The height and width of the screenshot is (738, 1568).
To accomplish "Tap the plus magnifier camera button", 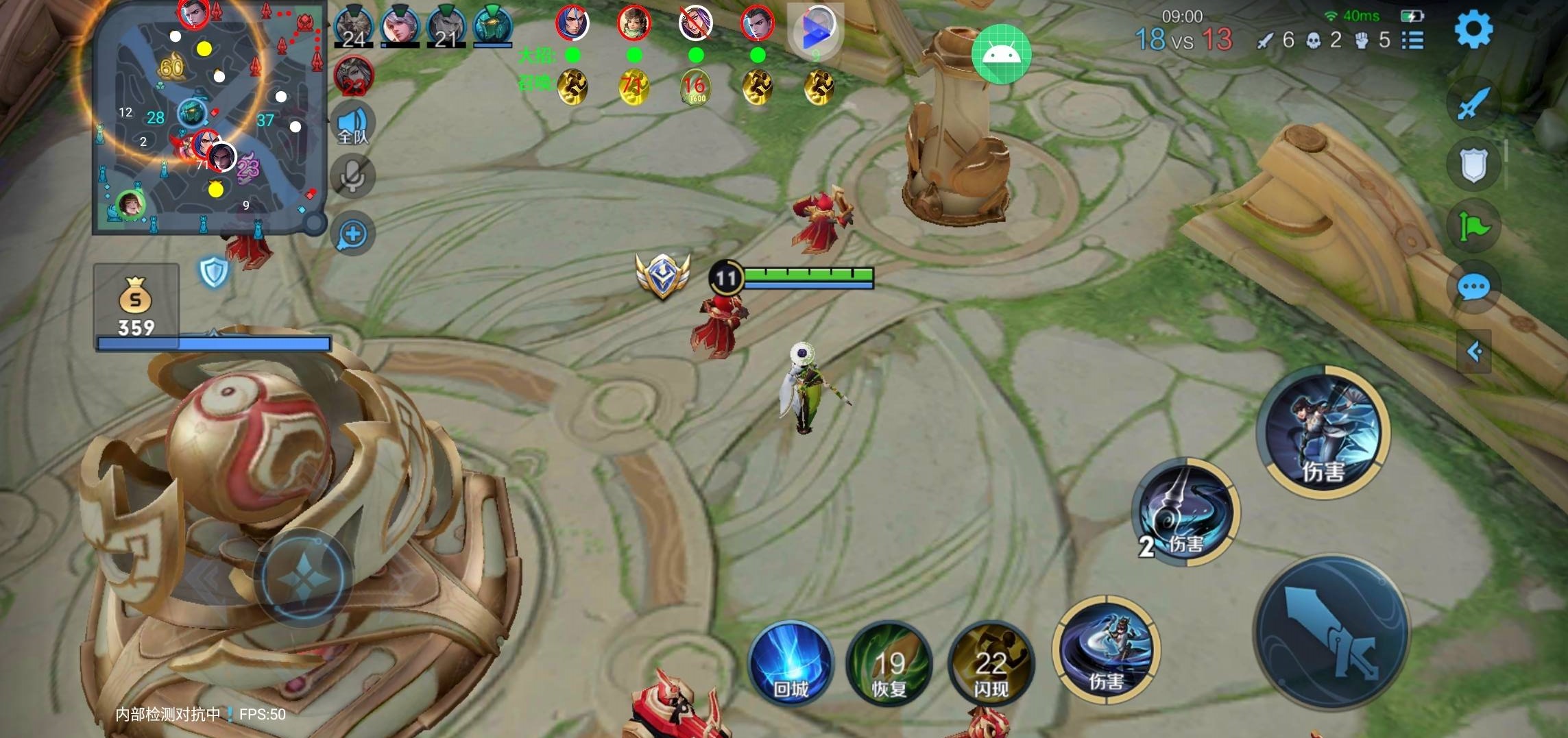I will click(353, 234).
